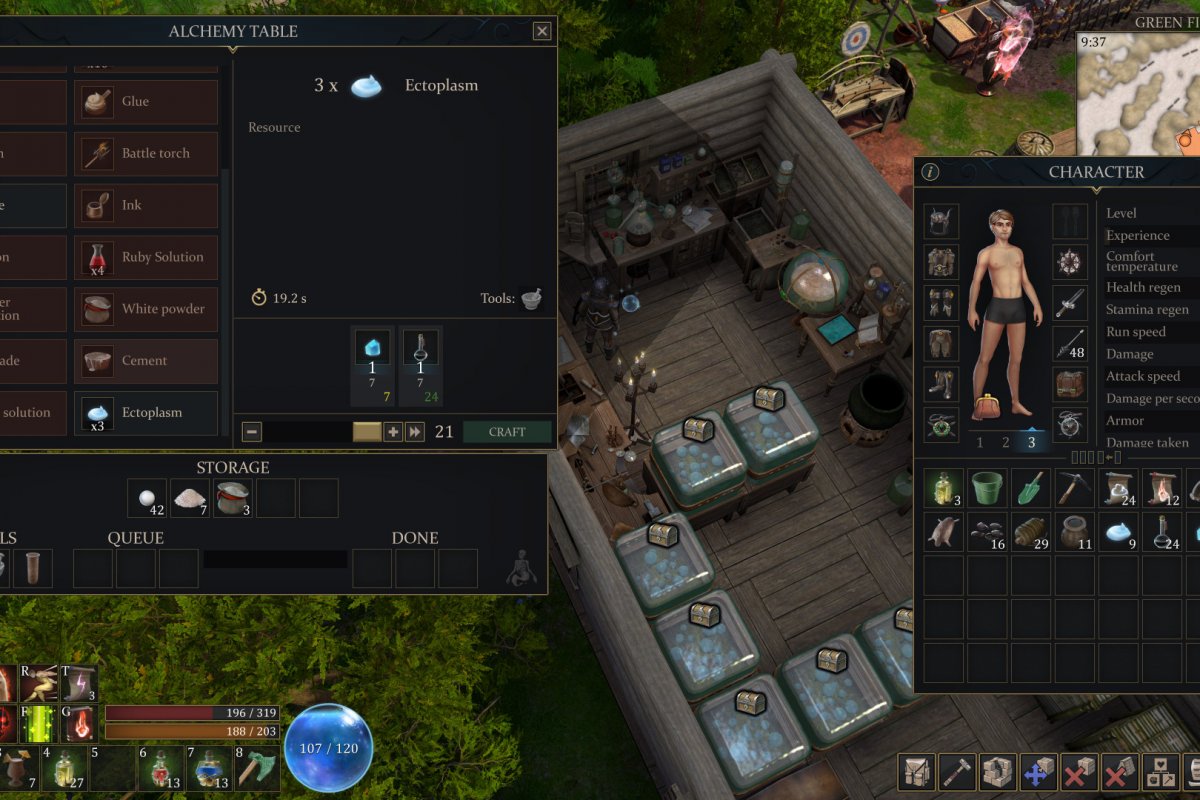Choose the Cement recipe
The height and width of the screenshot is (800, 1200).
146,361
